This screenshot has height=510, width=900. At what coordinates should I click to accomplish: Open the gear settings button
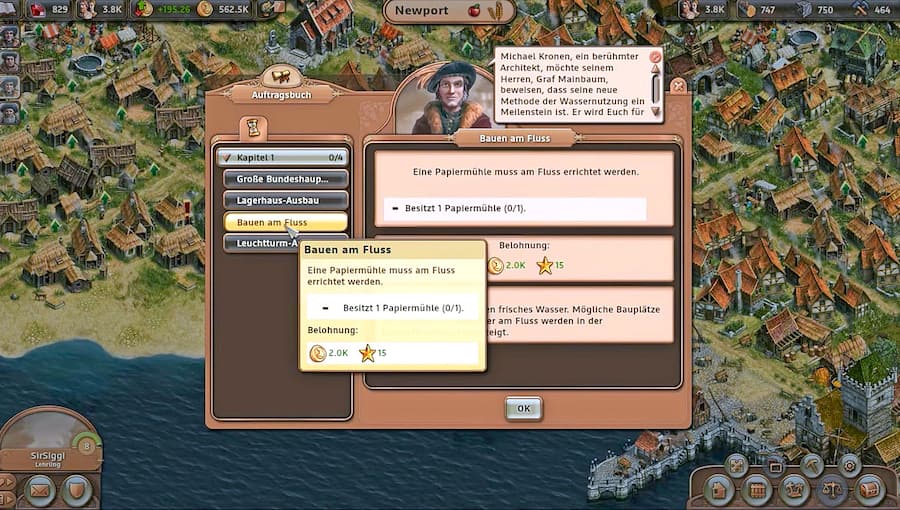[850, 465]
